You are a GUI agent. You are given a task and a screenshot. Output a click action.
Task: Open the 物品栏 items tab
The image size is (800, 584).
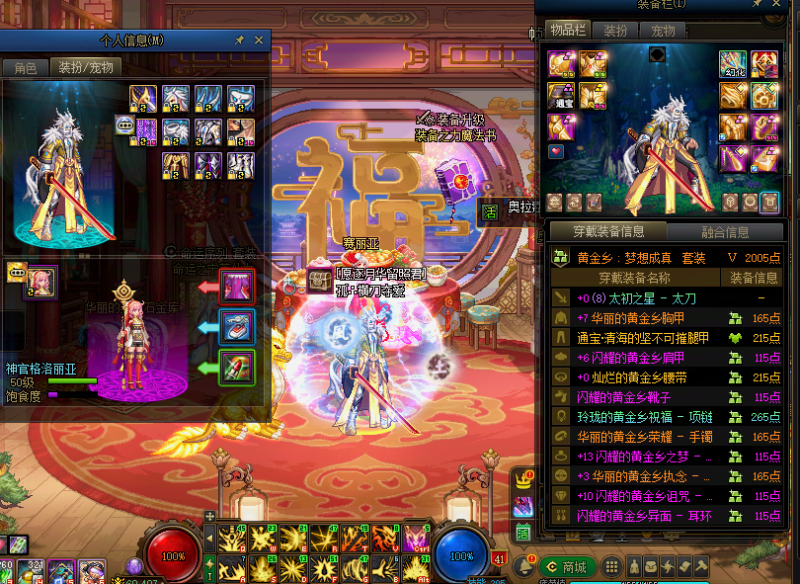[567, 31]
